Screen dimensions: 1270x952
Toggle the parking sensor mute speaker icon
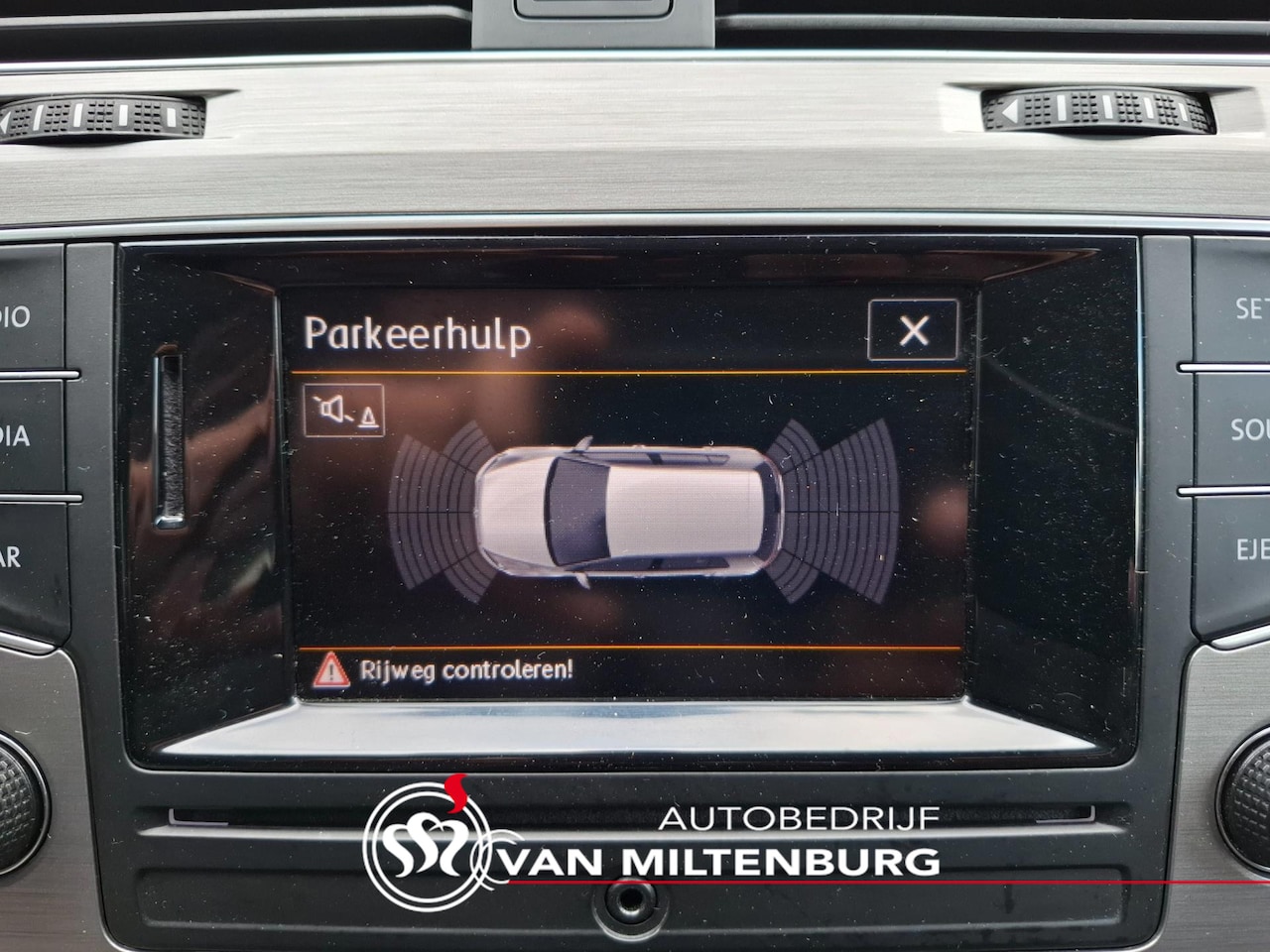[343, 411]
